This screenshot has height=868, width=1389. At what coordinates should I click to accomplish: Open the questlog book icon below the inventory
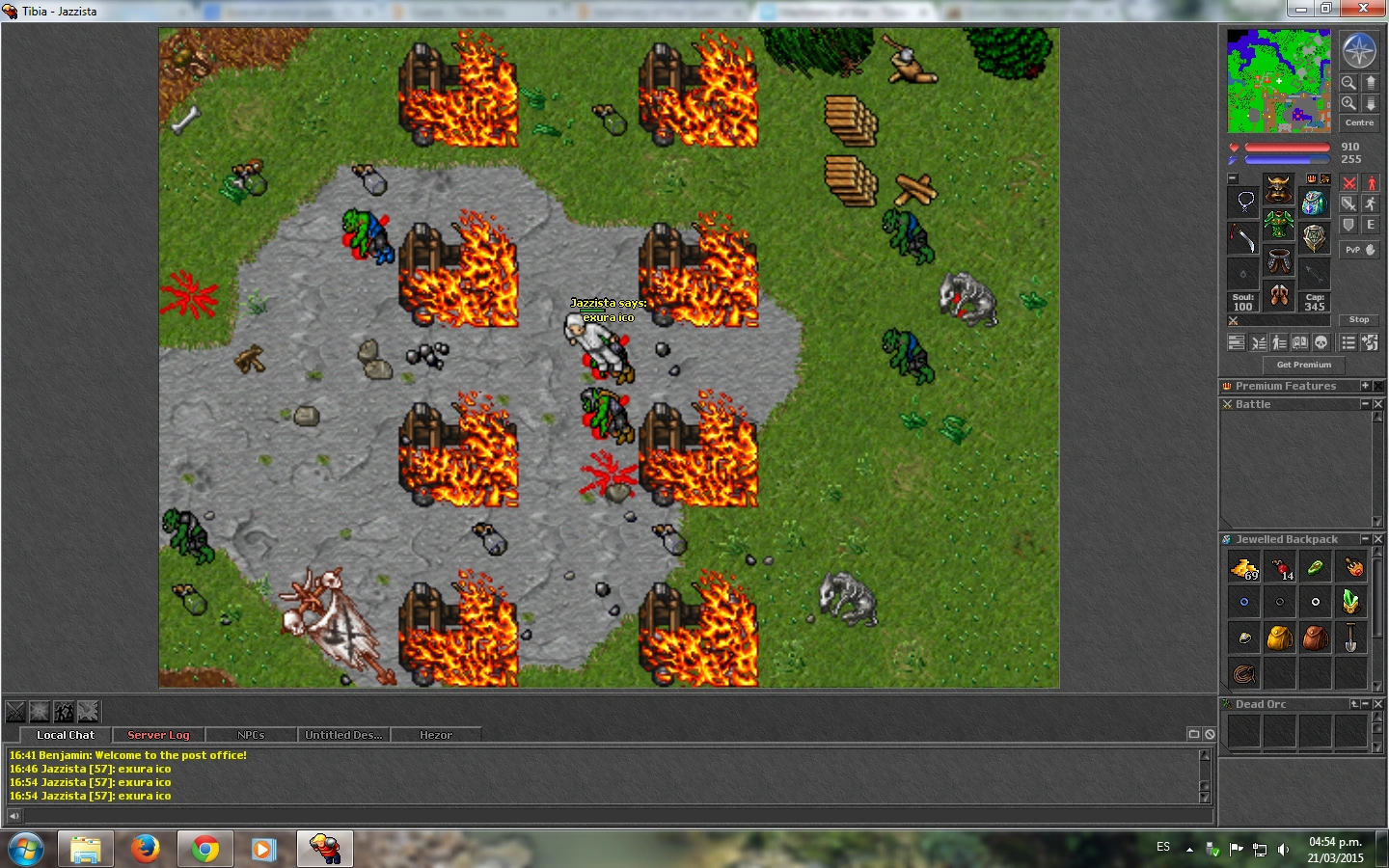click(1300, 342)
